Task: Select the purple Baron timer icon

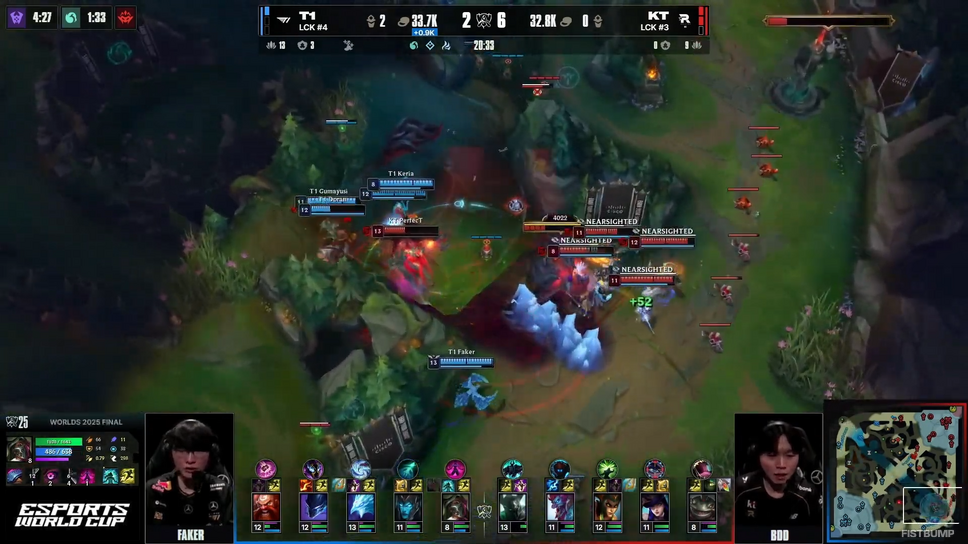Action: click(17, 18)
